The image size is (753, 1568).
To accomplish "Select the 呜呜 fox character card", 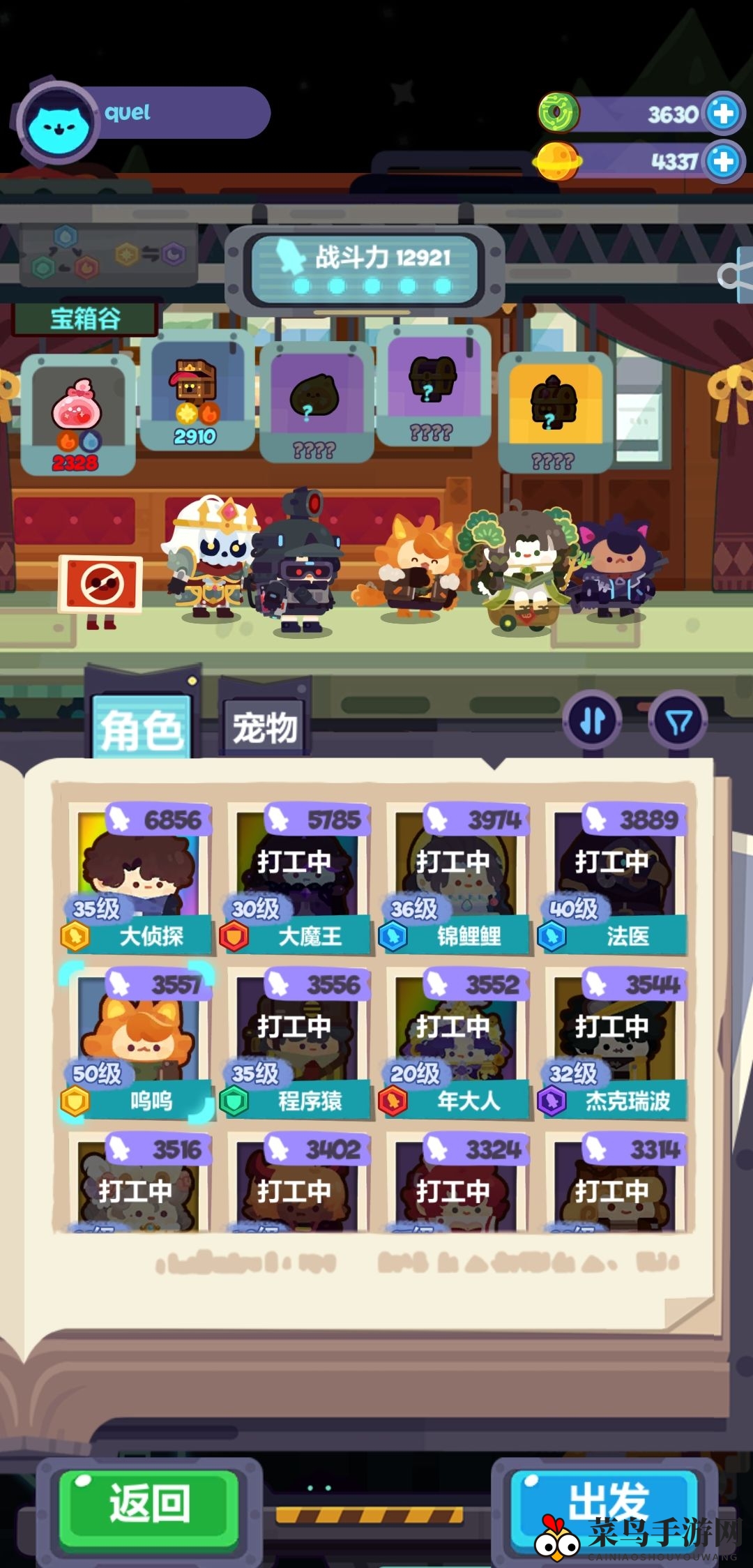I will pyautogui.click(x=137, y=1044).
